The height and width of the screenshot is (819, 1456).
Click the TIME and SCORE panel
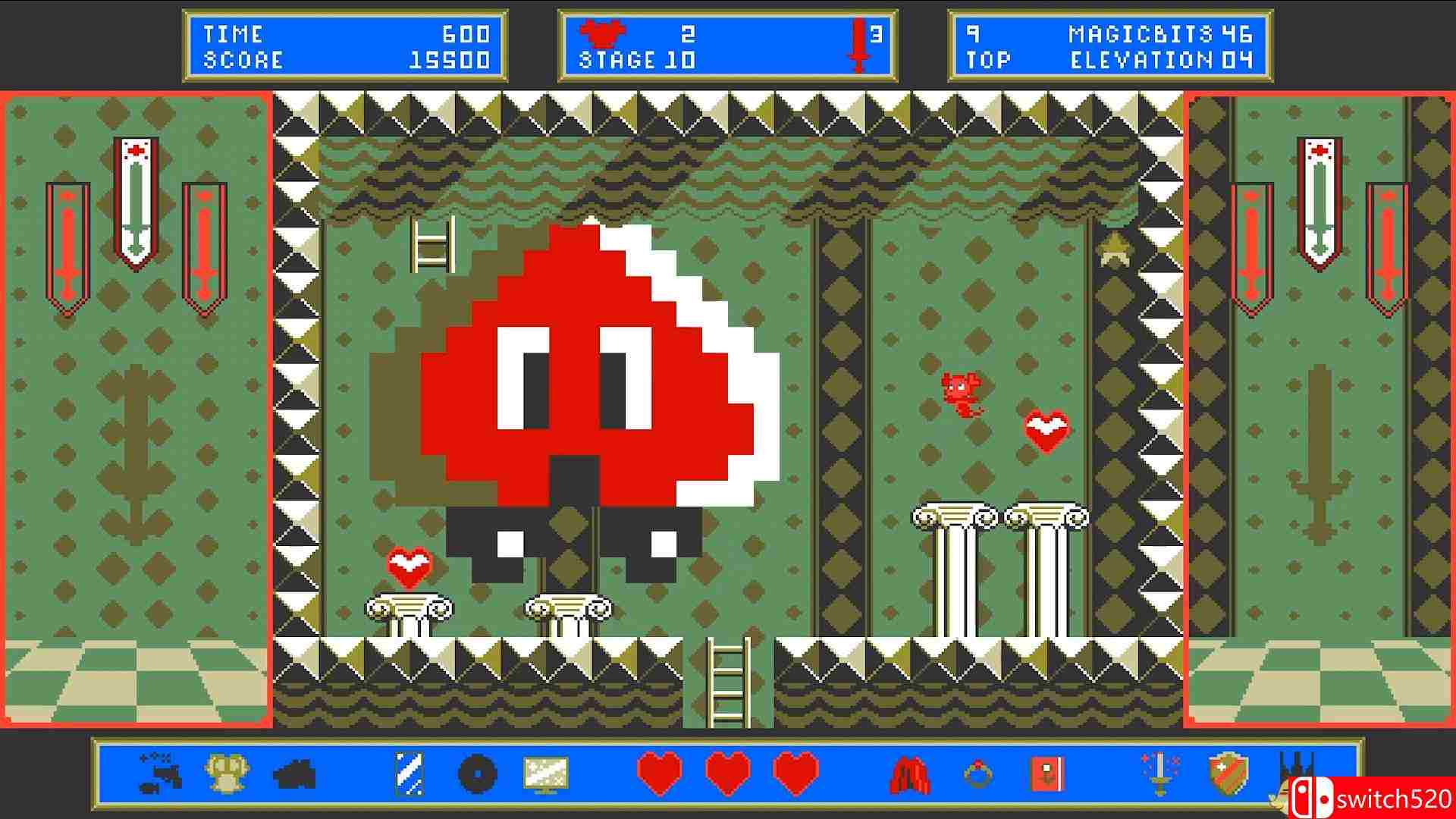click(x=345, y=44)
